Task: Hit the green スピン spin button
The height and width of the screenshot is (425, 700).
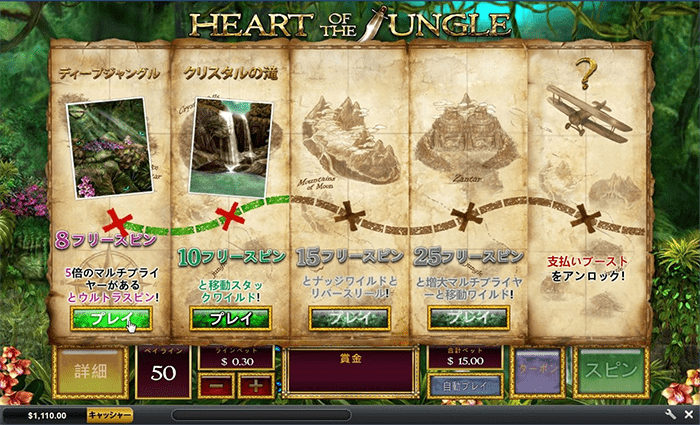Action: pos(611,368)
